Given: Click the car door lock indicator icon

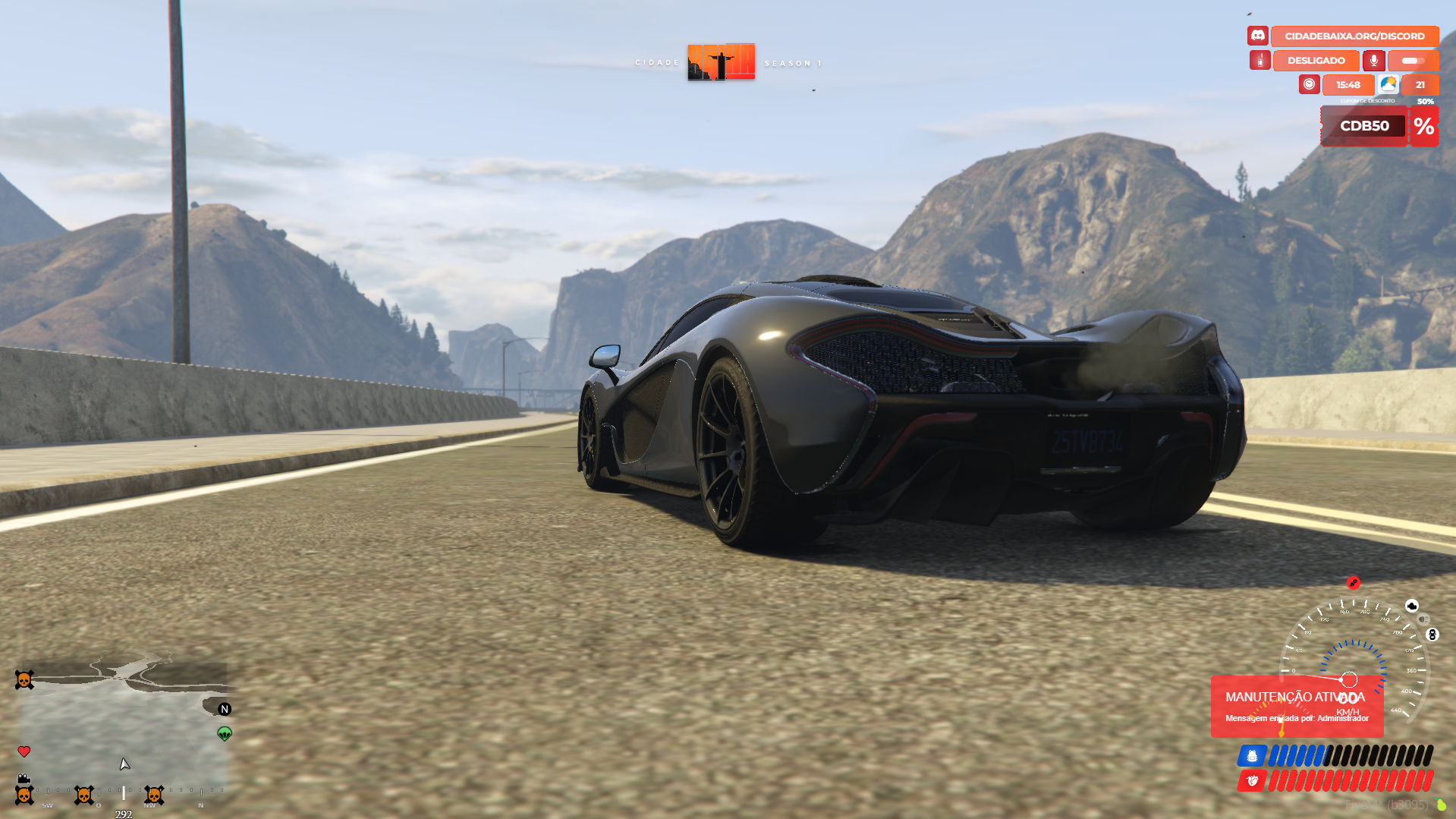Looking at the screenshot, I should point(1432,635).
